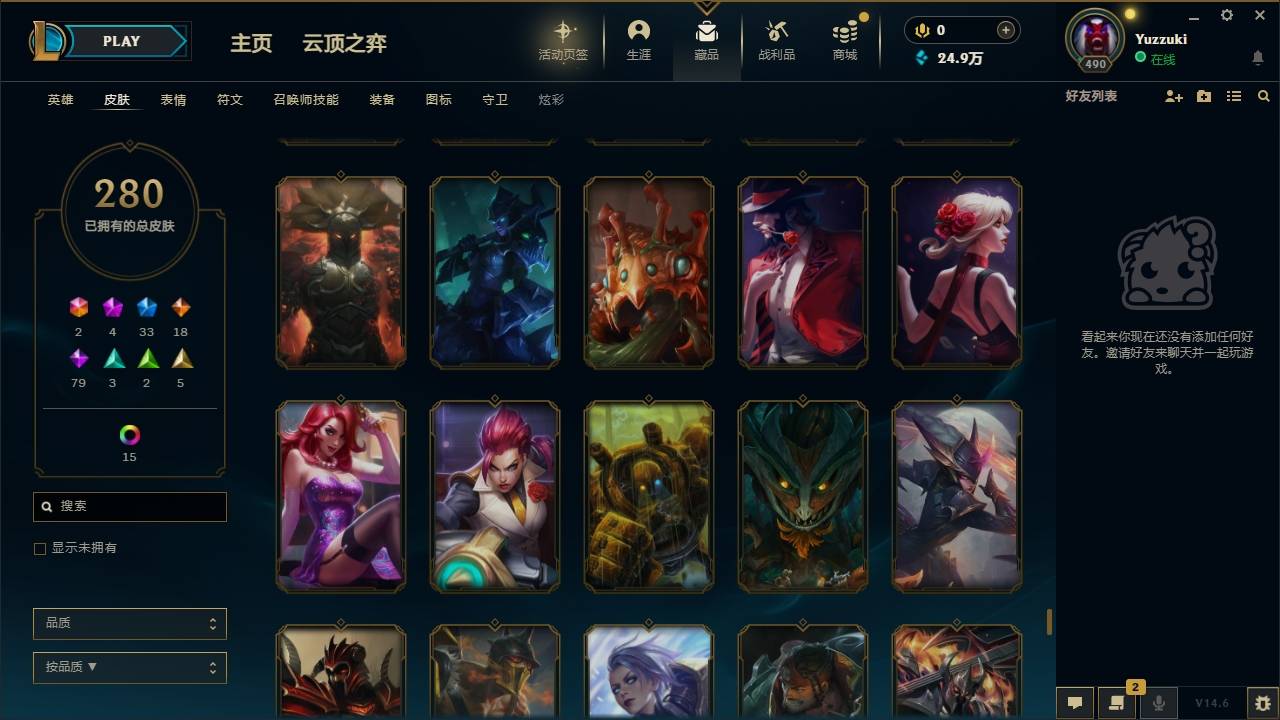The image size is (1280, 720).
Task: Click the PLAY button
Action: (121, 41)
